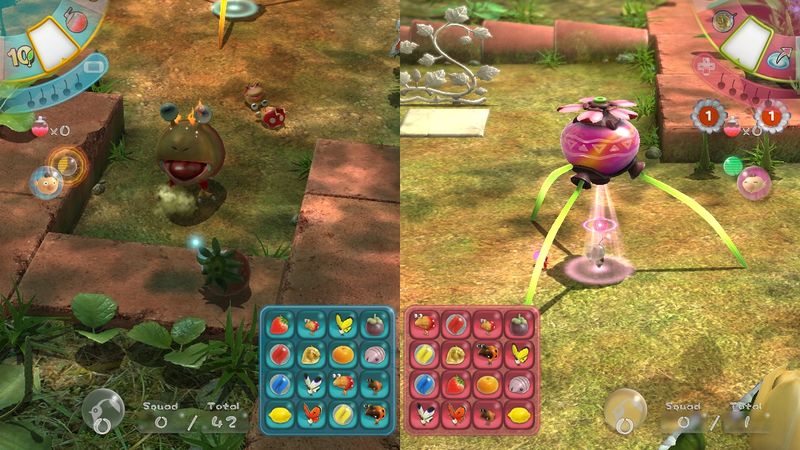Viewport: 800px width, 450px height.
Task: Open the red team's empty item roulette slot
Action: click(747, 41)
